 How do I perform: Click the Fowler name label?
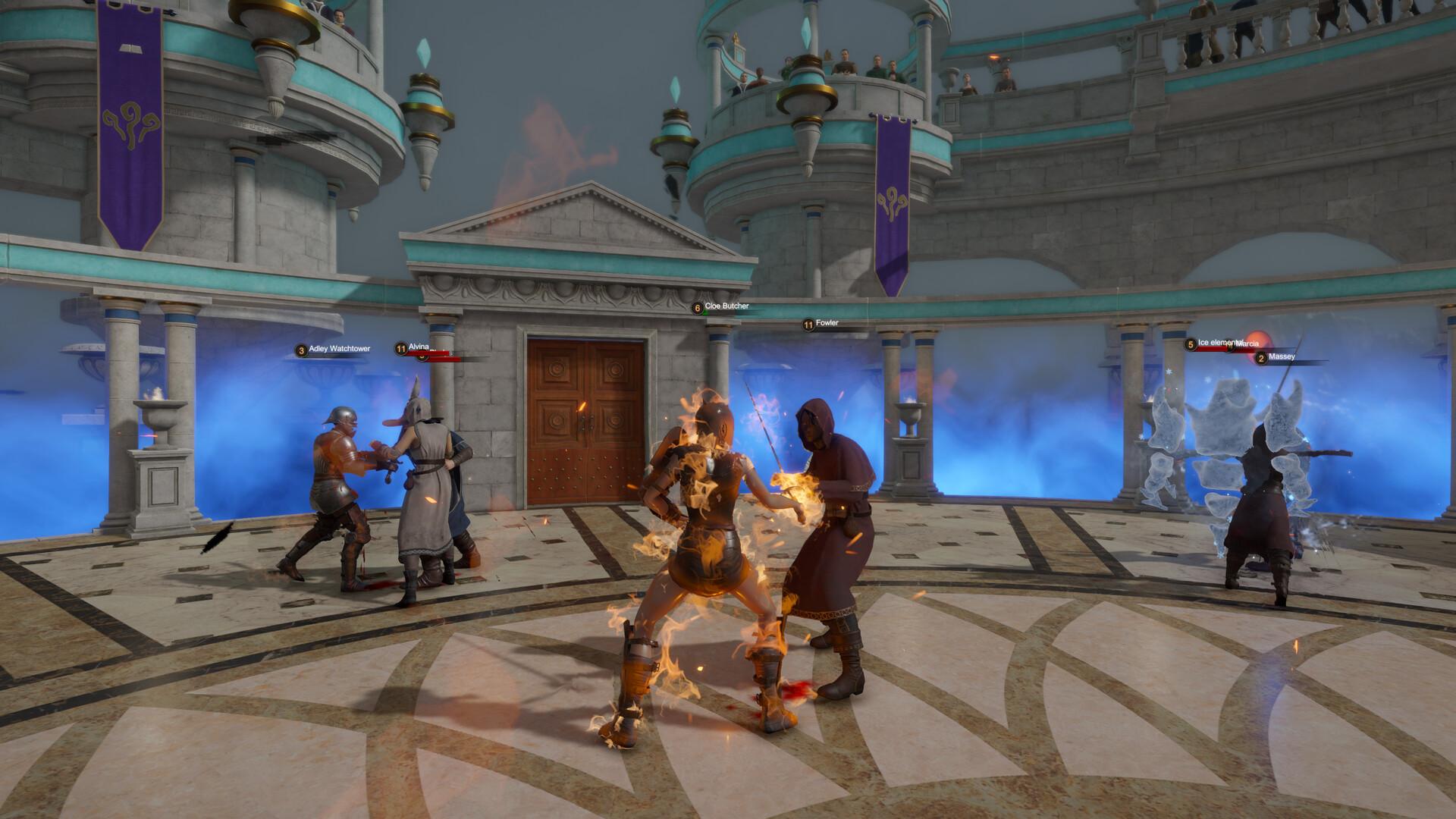[x=827, y=322]
